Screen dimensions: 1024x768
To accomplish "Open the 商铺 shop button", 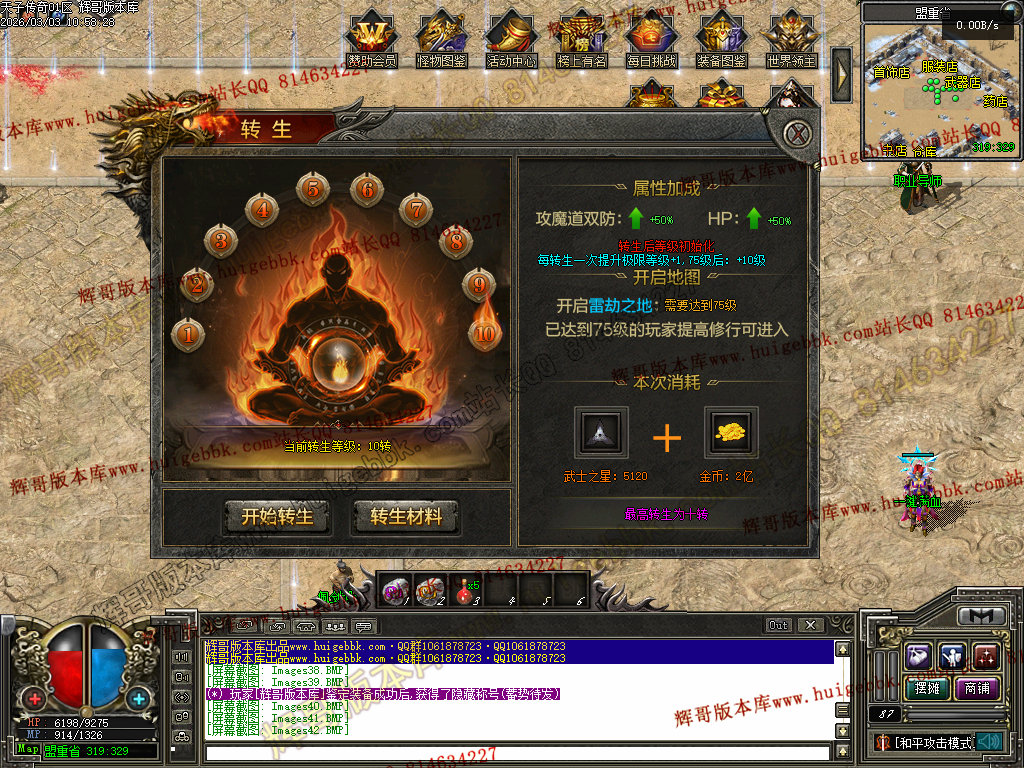I will point(975,688).
